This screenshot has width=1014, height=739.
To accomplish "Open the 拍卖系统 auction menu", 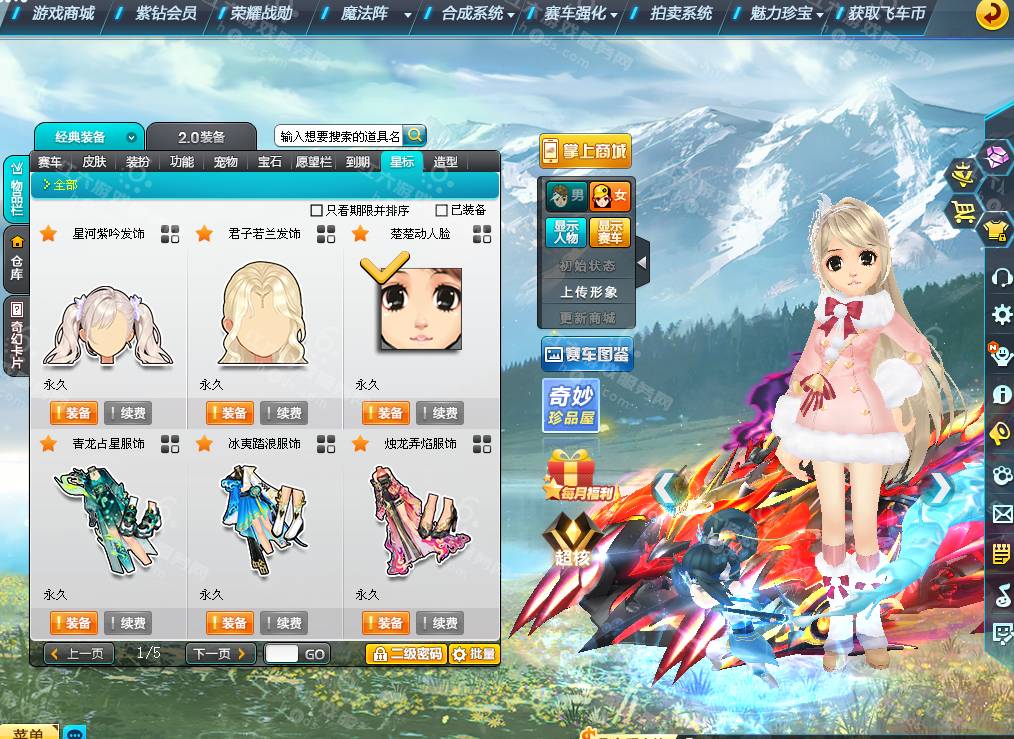I will [x=681, y=14].
